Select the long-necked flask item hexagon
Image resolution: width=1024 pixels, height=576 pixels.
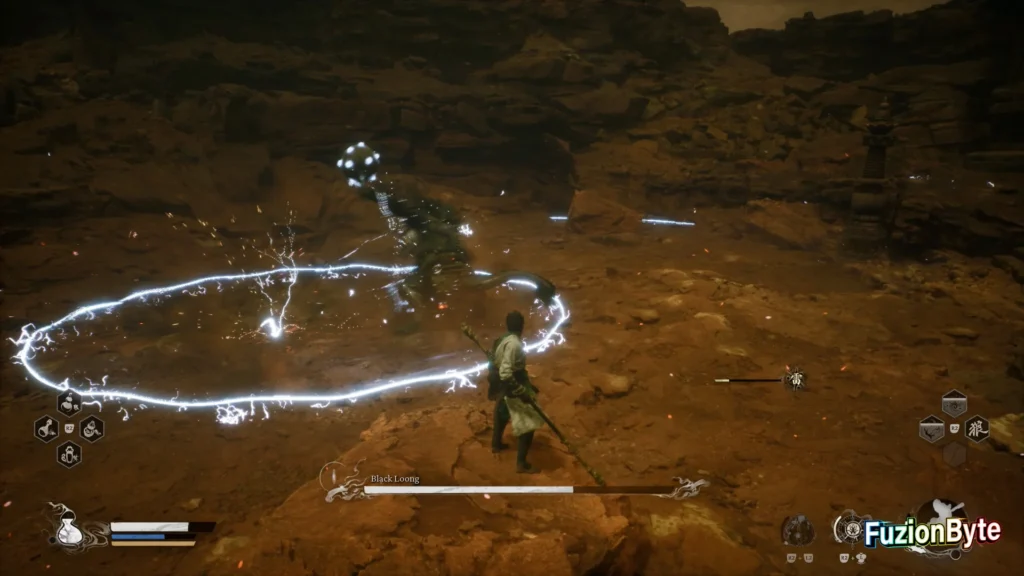[x=46, y=429]
